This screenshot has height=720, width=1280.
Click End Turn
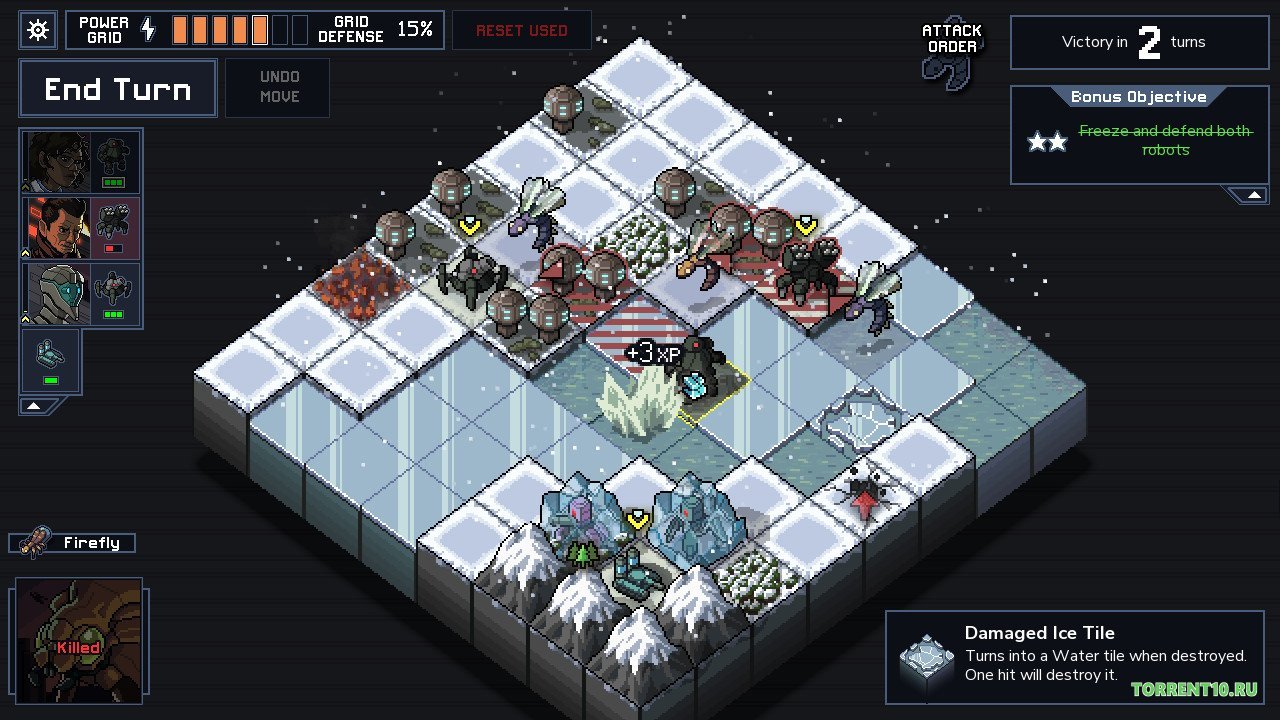click(x=117, y=88)
